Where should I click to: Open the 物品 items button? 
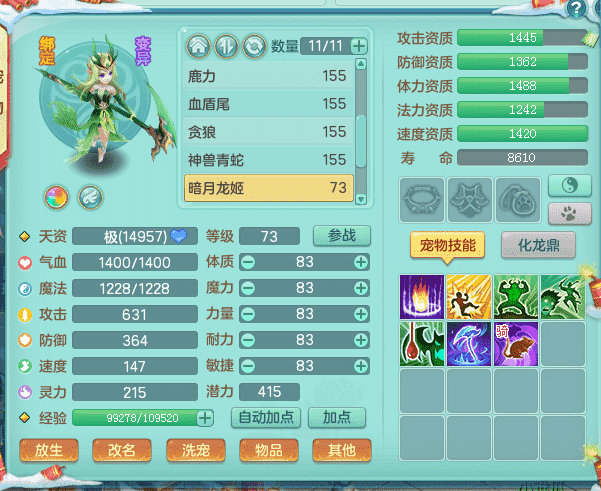point(268,450)
